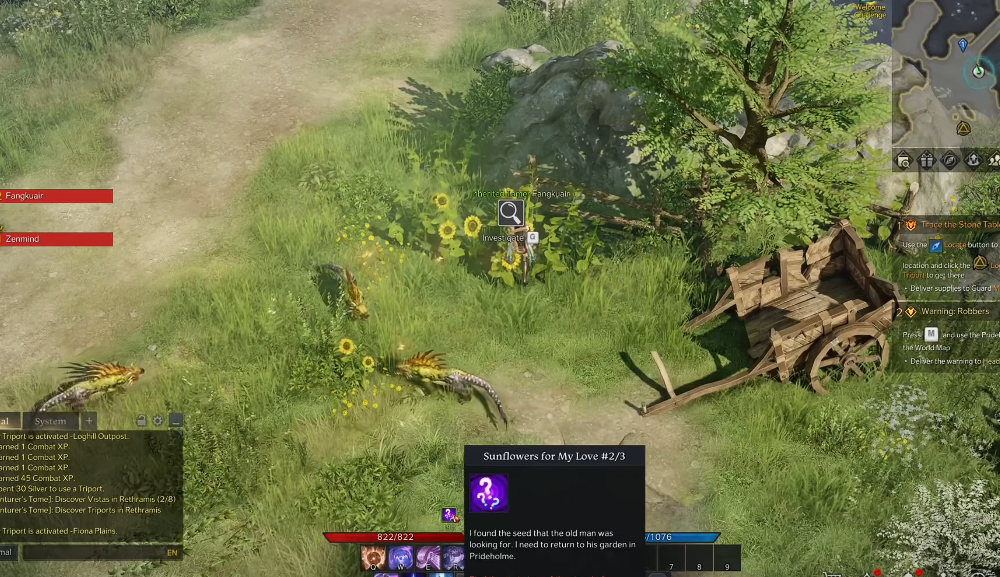
Task: Add a new chat tab
Action: tap(89, 421)
